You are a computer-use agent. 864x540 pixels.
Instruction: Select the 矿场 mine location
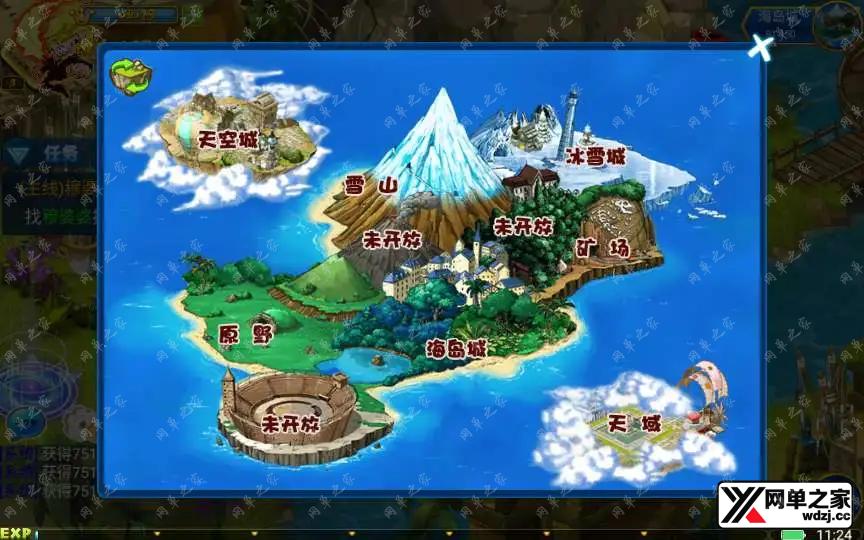pyautogui.click(x=605, y=248)
